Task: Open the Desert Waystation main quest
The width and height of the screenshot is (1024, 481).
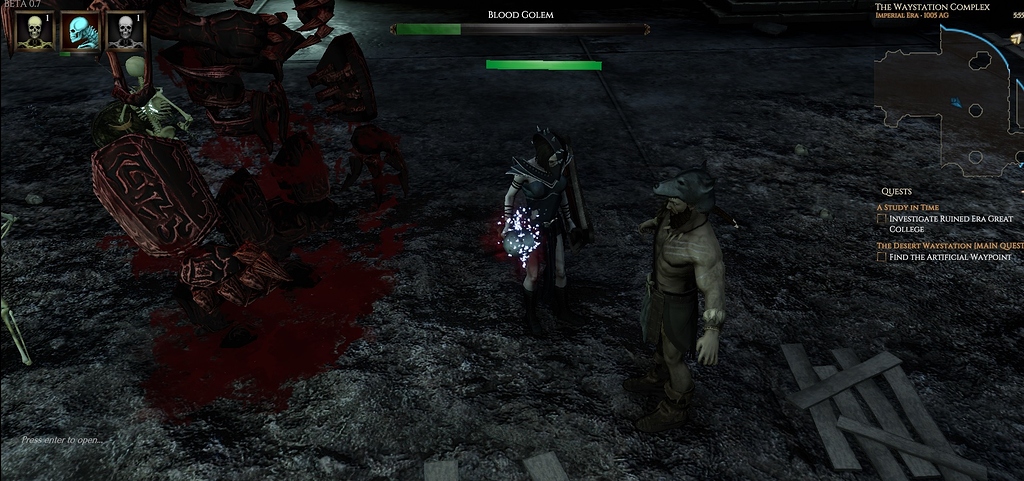Action: tap(950, 245)
